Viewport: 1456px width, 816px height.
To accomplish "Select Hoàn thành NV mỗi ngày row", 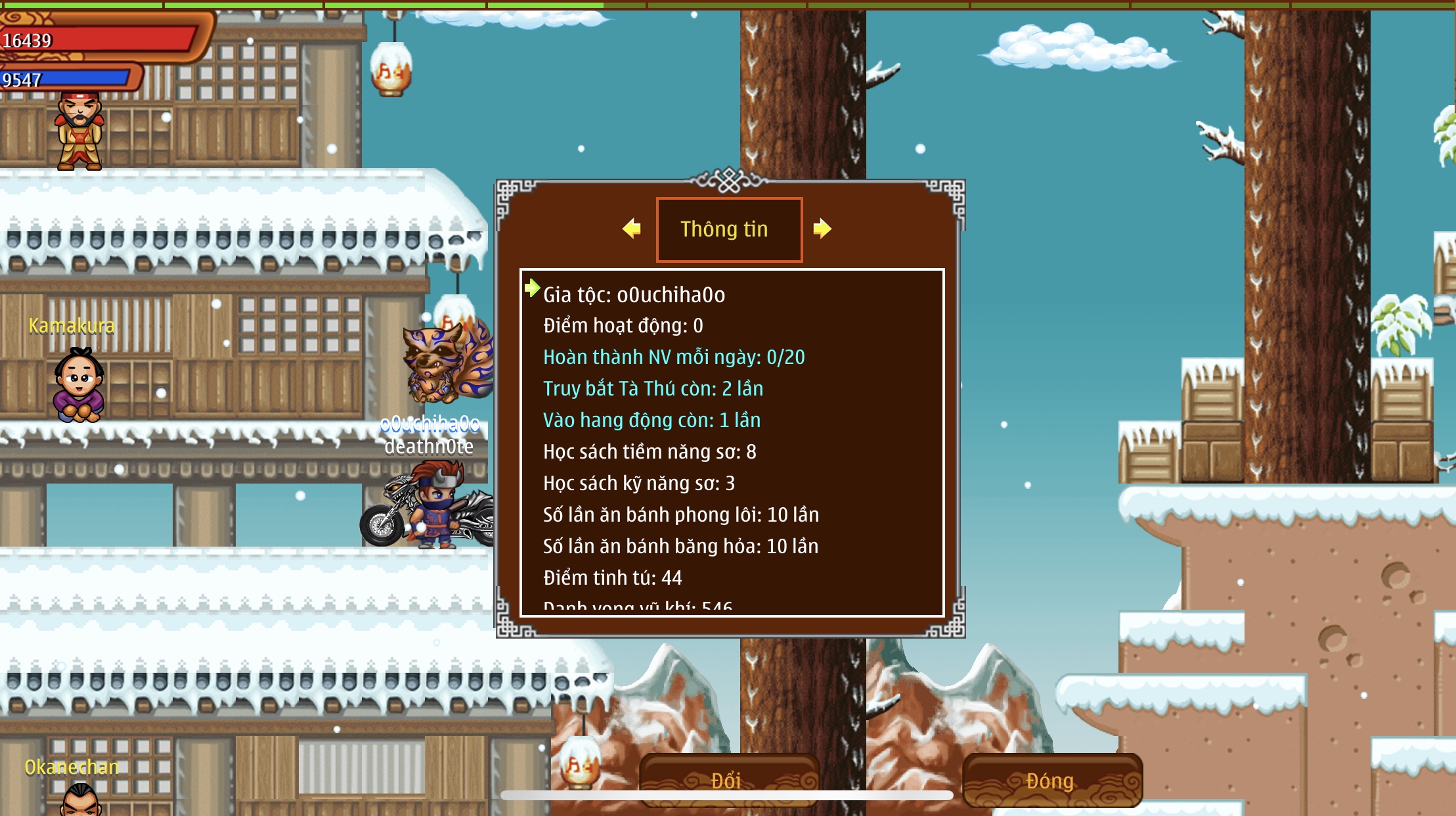I will point(673,357).
